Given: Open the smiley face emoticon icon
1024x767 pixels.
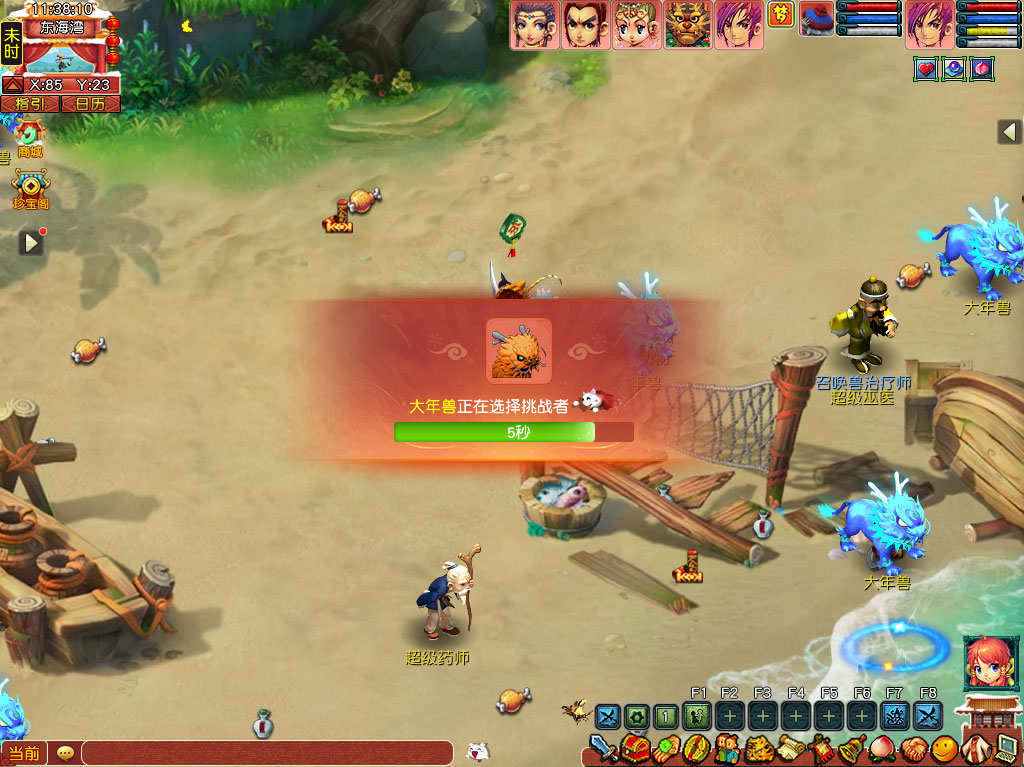Looking at the screenshot, I should [x=944, y=748].
